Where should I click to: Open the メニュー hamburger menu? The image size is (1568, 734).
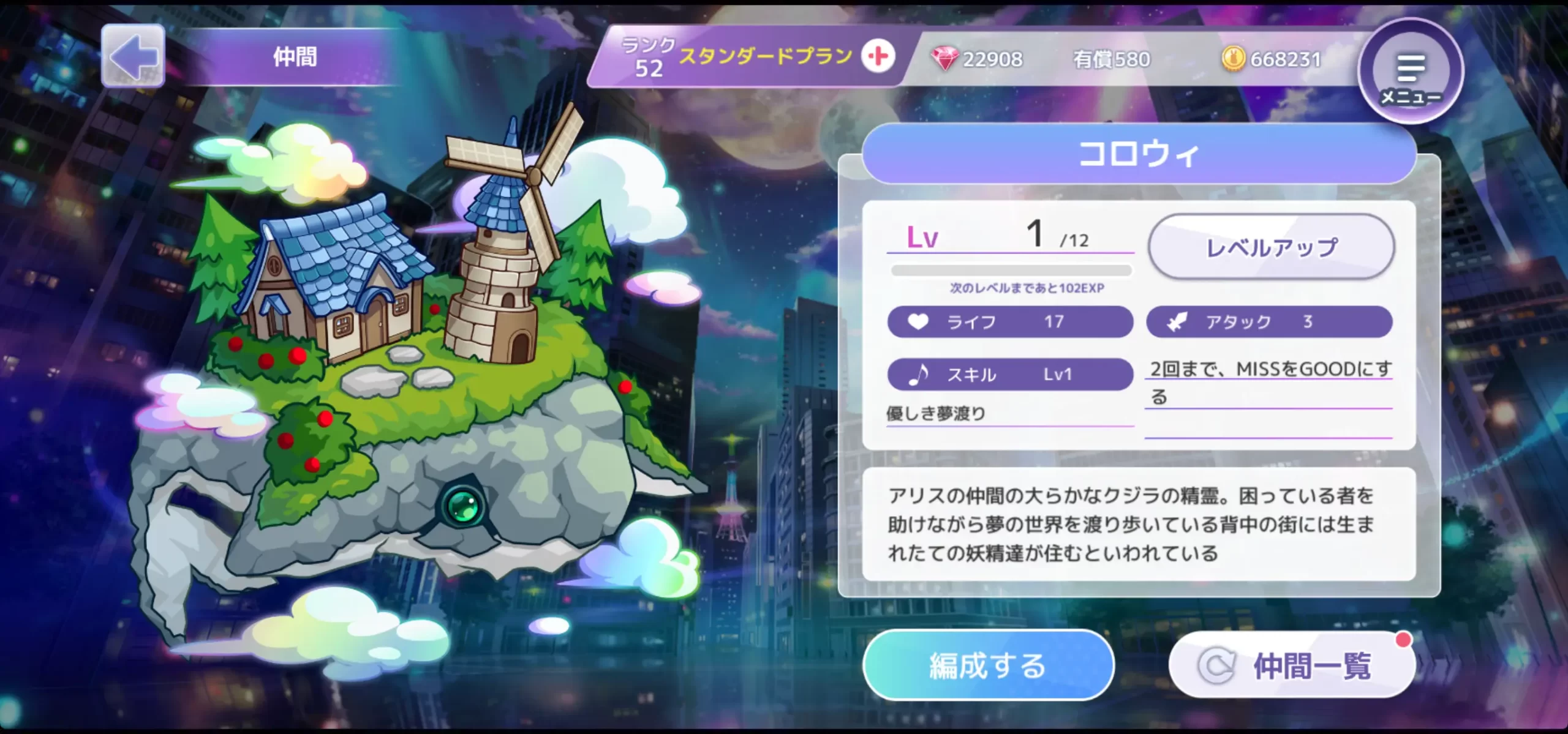pos(1411,72)
